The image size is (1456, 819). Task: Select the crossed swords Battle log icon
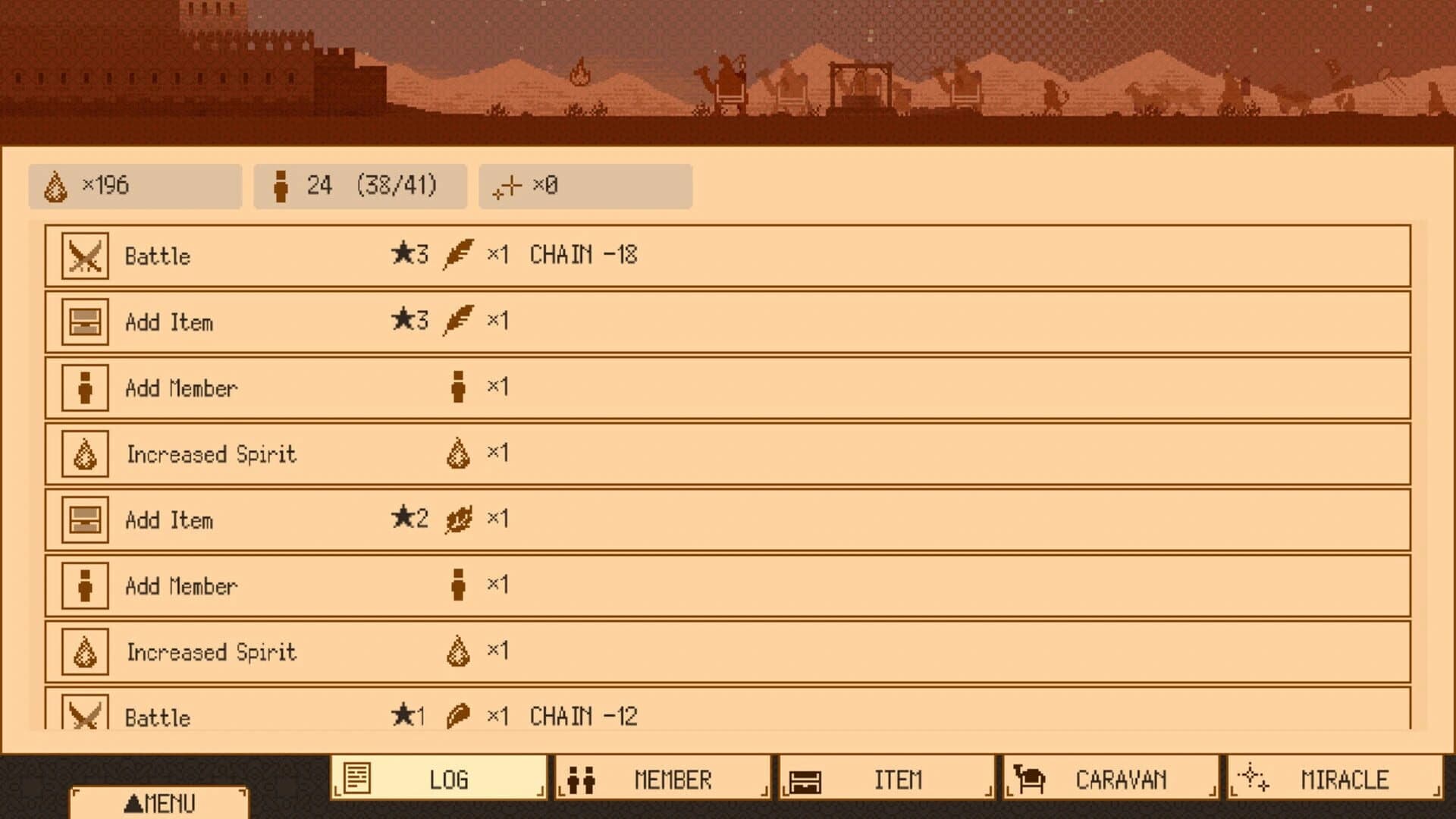coord(83,256)
